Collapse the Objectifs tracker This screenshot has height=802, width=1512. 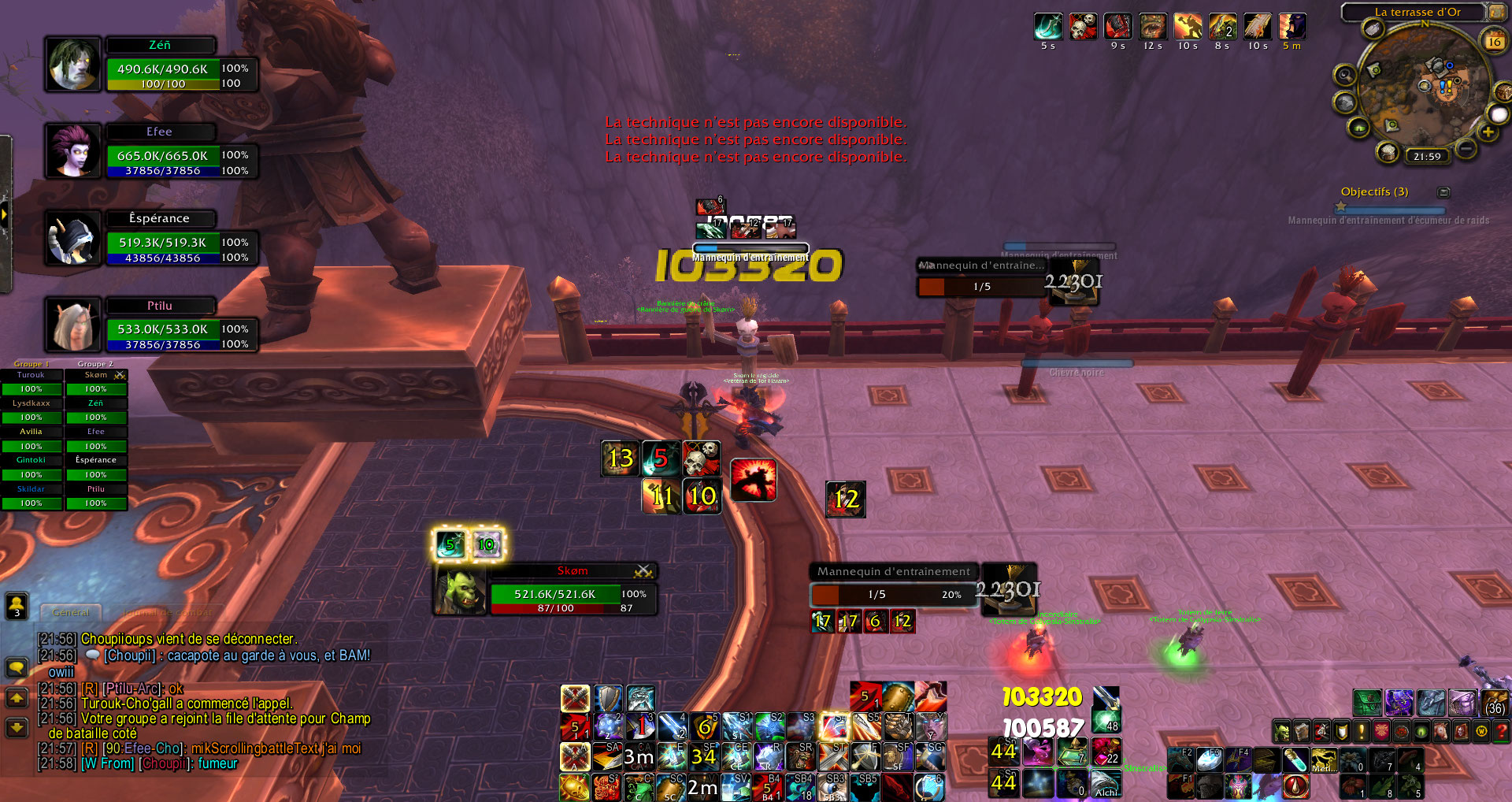point(1443,192)
